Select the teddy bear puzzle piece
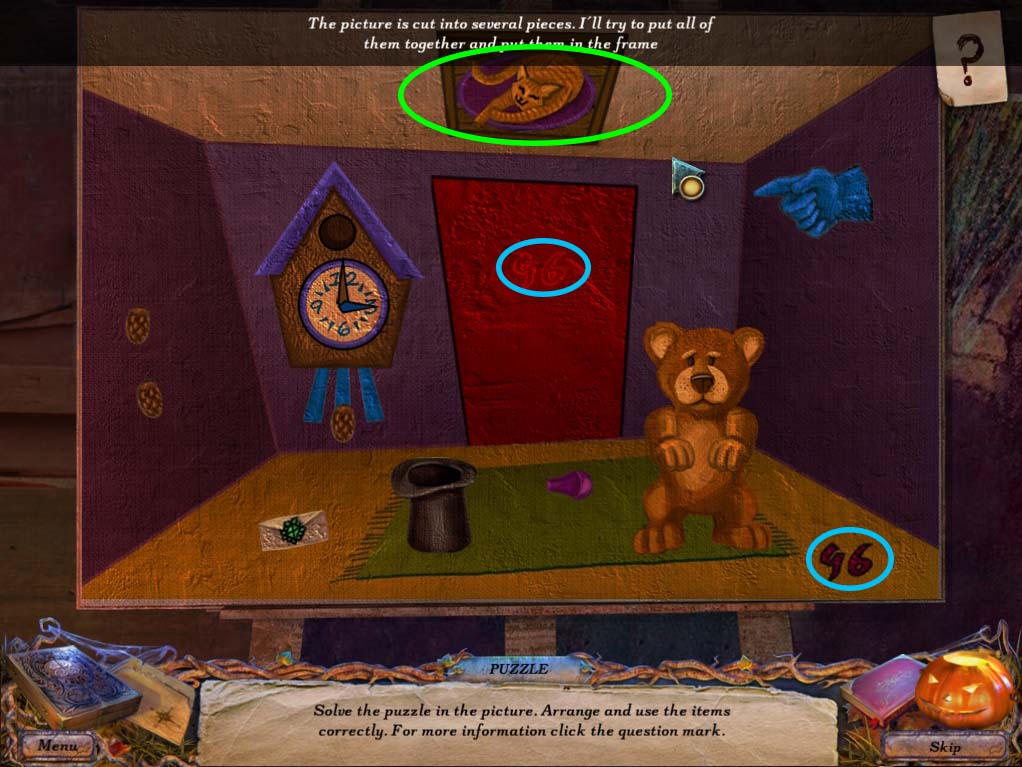Viewport: 1022px width, 767px height. (702, 437)
